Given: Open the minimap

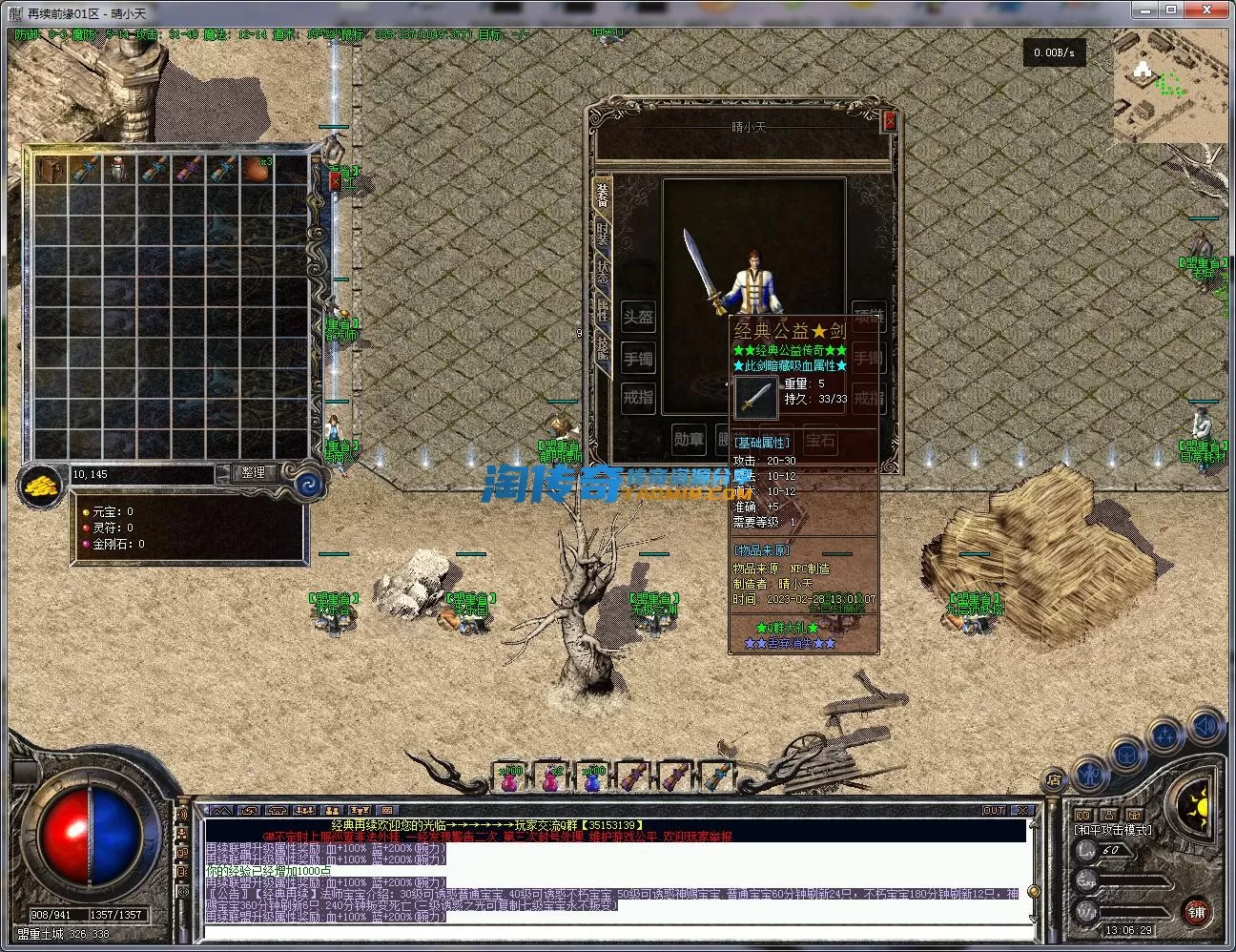Looking at the screenshot, I should (x=1169, y=87).
